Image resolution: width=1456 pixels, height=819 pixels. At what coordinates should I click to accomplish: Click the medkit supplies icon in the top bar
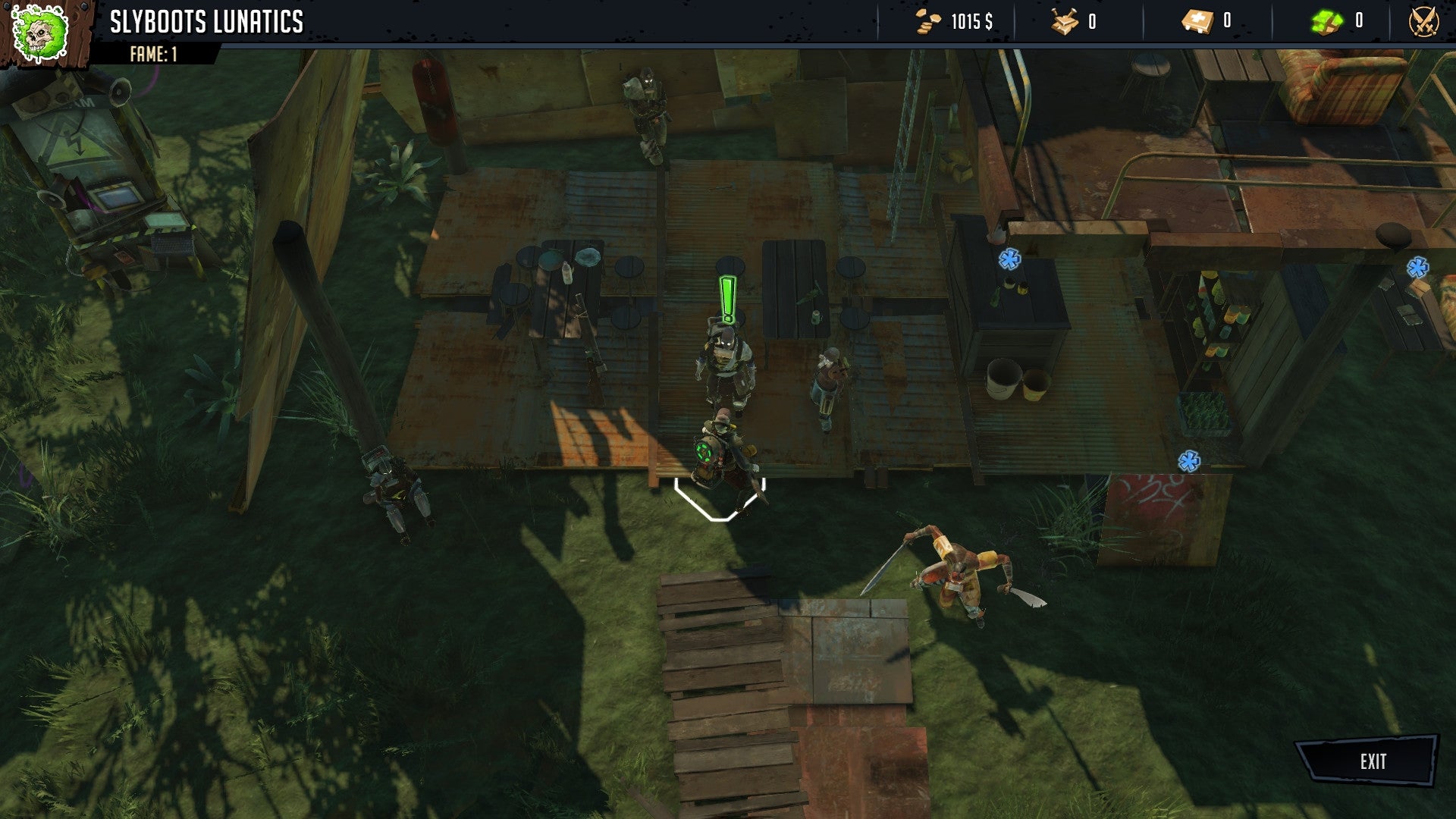click(1197, 21)
